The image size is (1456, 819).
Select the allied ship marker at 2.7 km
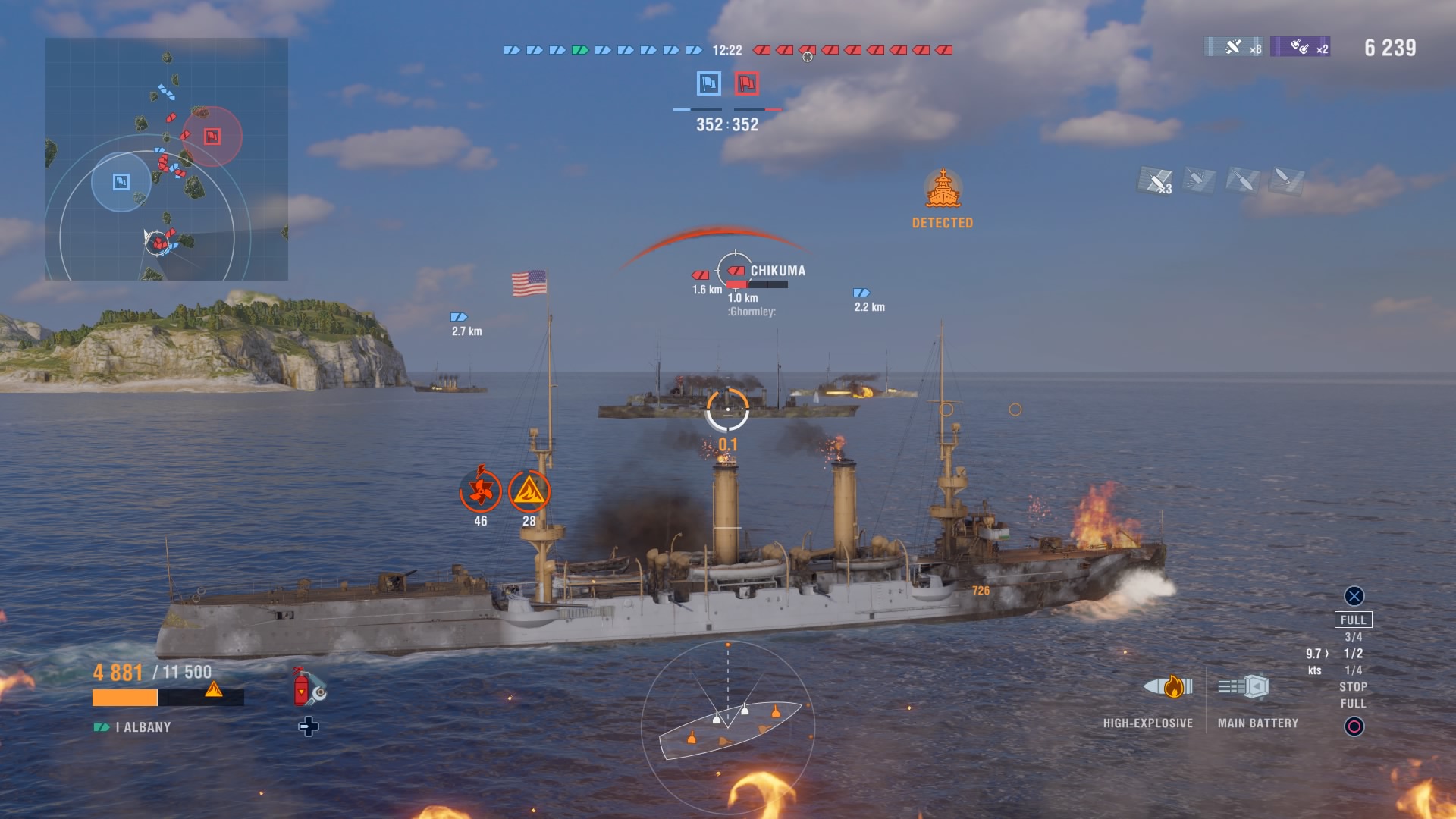pos(460,317)
